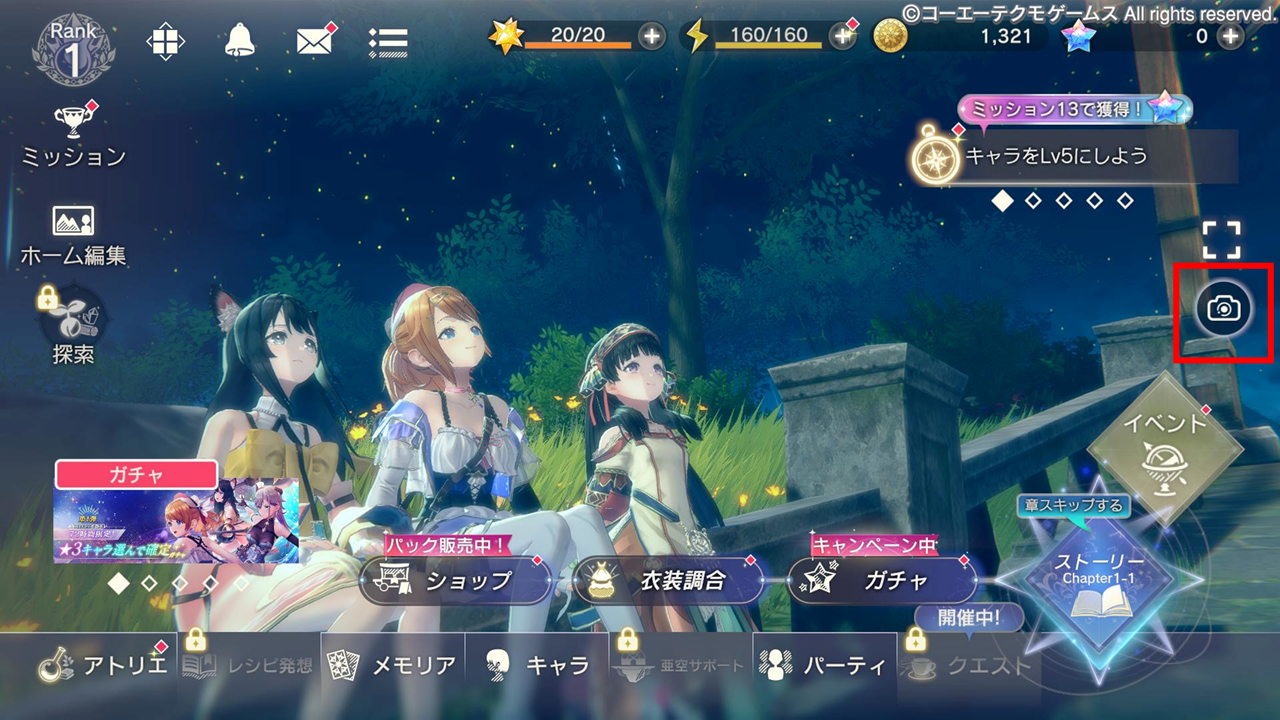This screenshot has height=720, width=1280.
Task: Add star gems with the plus button
Action: 1229,37
